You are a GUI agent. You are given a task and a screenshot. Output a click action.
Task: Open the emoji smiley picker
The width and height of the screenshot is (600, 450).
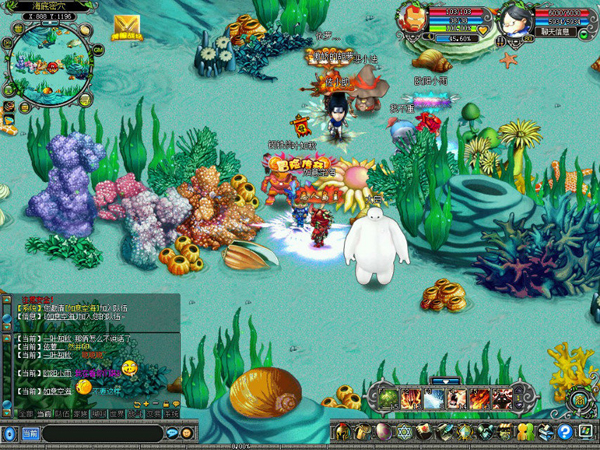(187, 433)
